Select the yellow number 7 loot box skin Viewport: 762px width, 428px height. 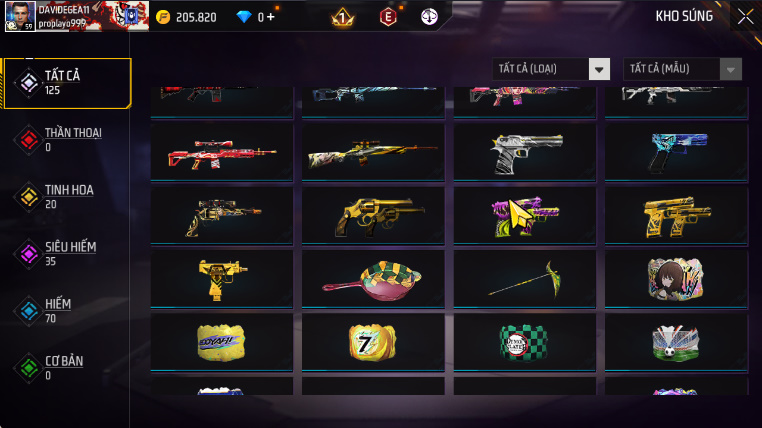pyautogui.click(x=372, y=342)
